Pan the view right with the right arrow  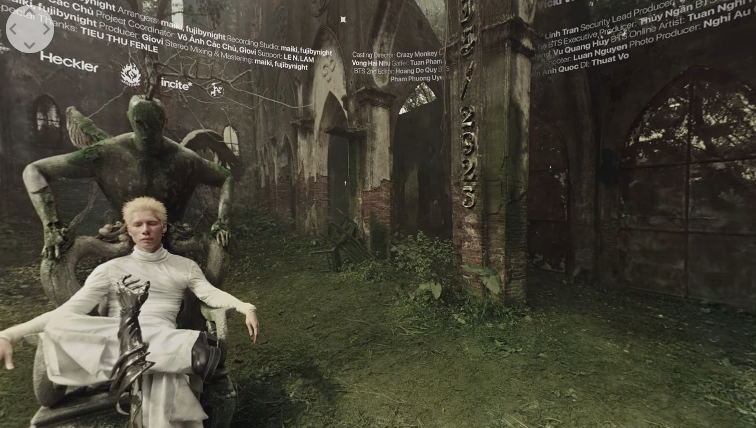tap(46, 30)
